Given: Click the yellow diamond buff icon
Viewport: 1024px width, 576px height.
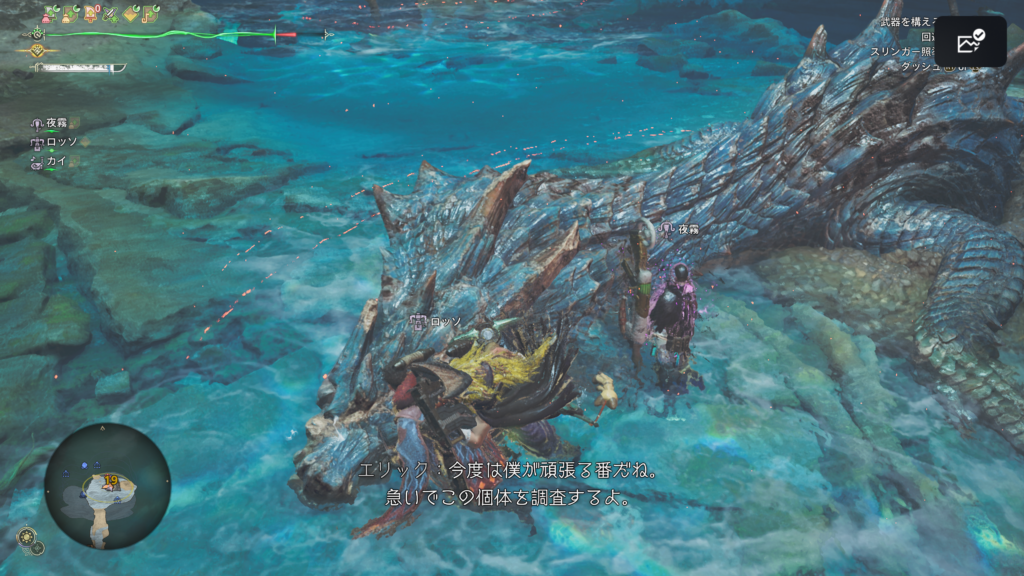Looking at the screenshot, I should point(131,15).
